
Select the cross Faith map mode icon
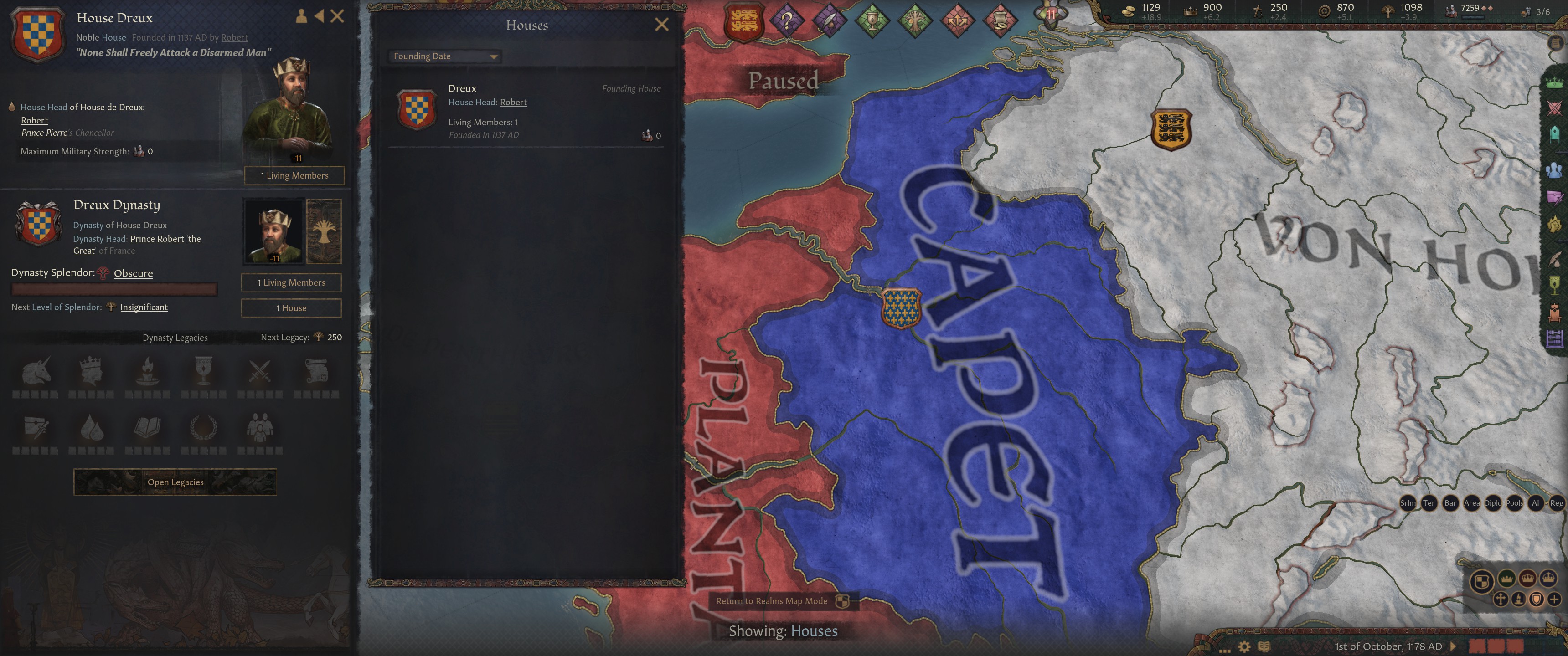[1501, 599]
